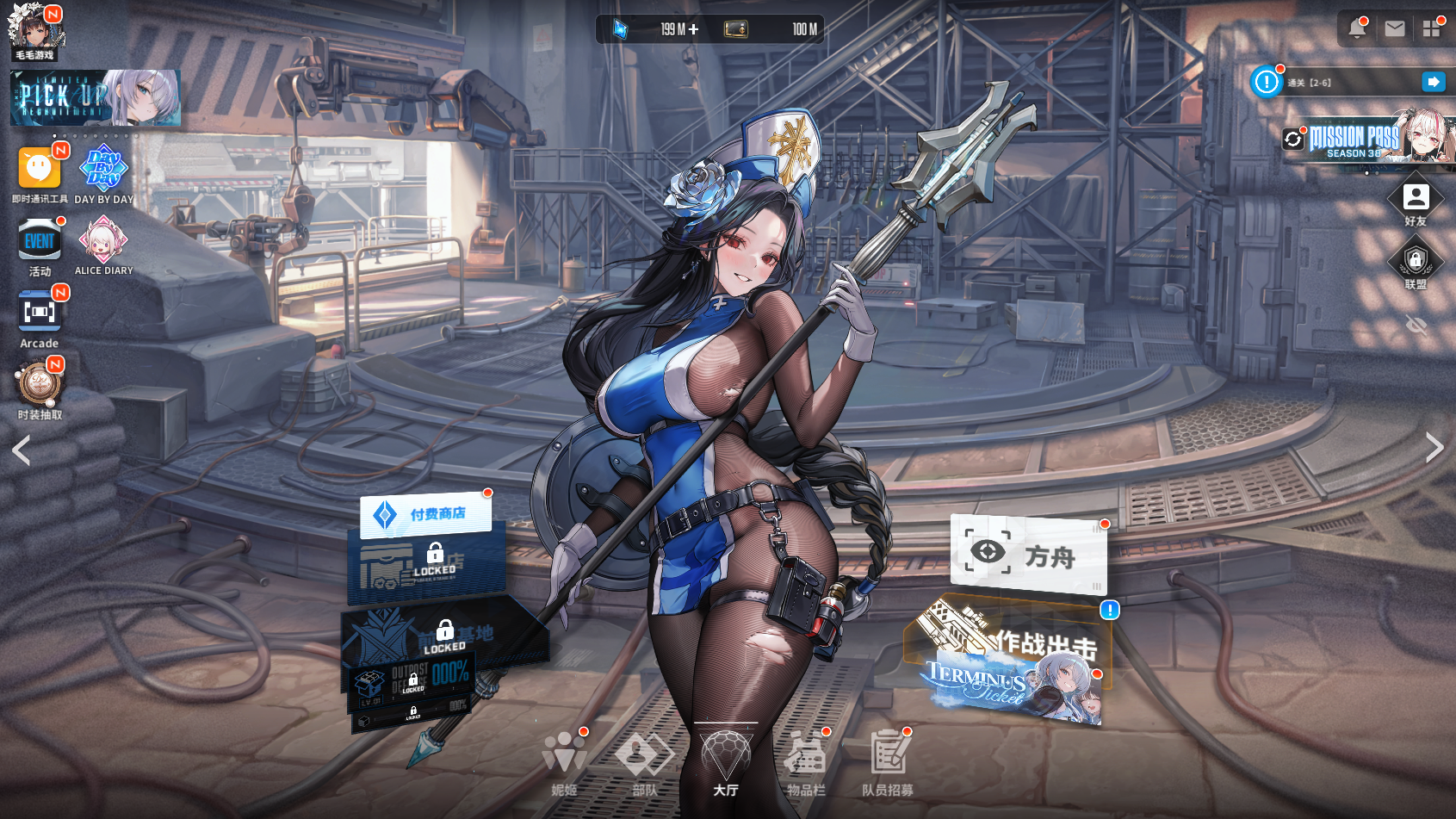Viewport: 1456px width, 819px height.
Task: Switch to the squad tab
Action: [645, 761]
